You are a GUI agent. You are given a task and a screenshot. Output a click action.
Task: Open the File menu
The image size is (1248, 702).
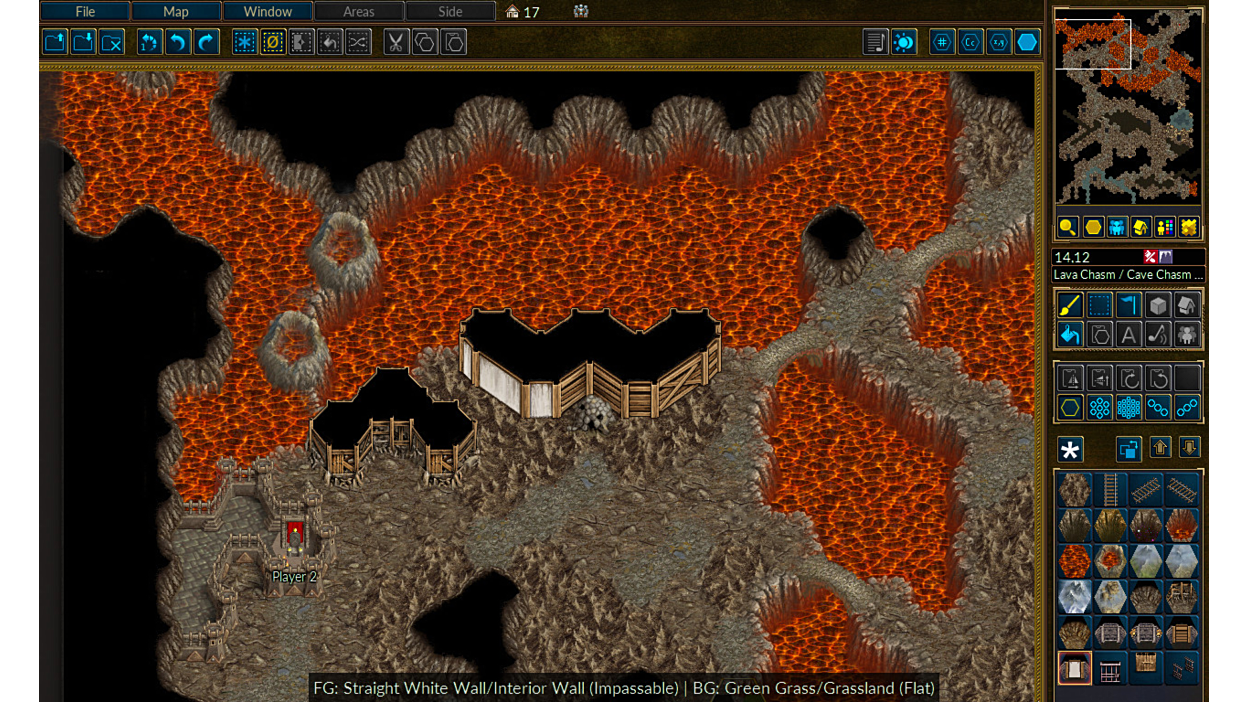pos(85,12)
